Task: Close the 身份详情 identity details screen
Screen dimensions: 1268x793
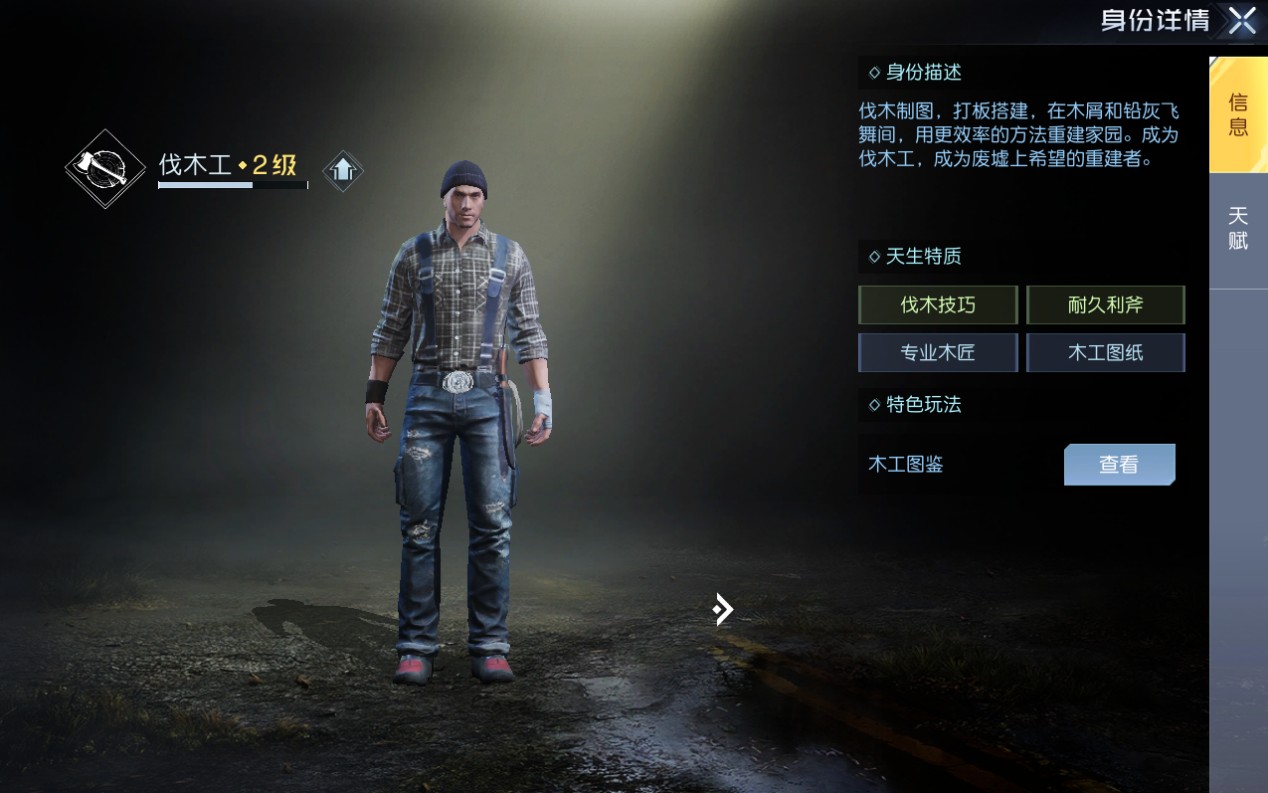Action: (1241, 21)
